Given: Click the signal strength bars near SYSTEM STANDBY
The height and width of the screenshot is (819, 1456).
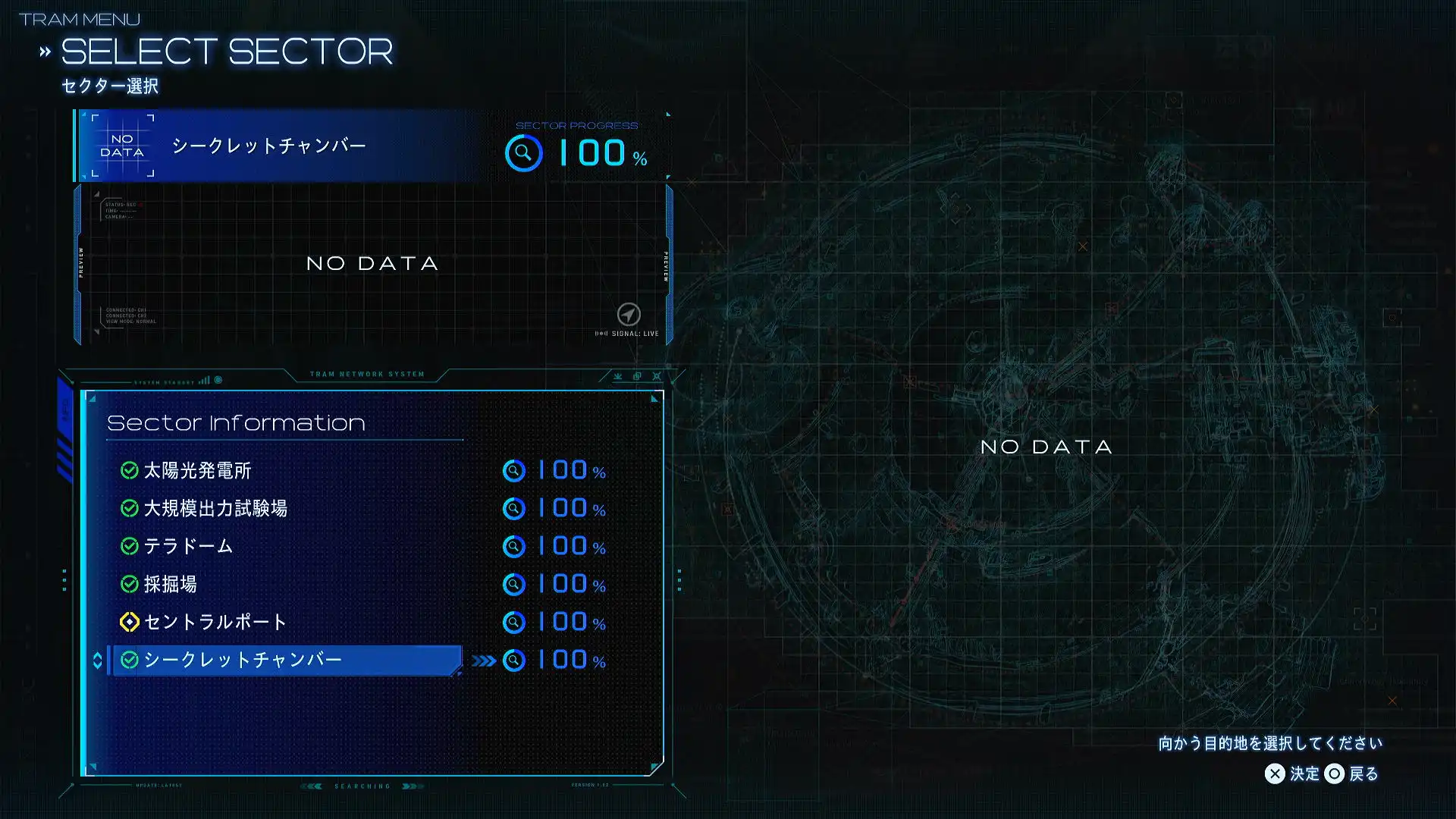Looking at the screenshot, I should (x=203, y=379).
